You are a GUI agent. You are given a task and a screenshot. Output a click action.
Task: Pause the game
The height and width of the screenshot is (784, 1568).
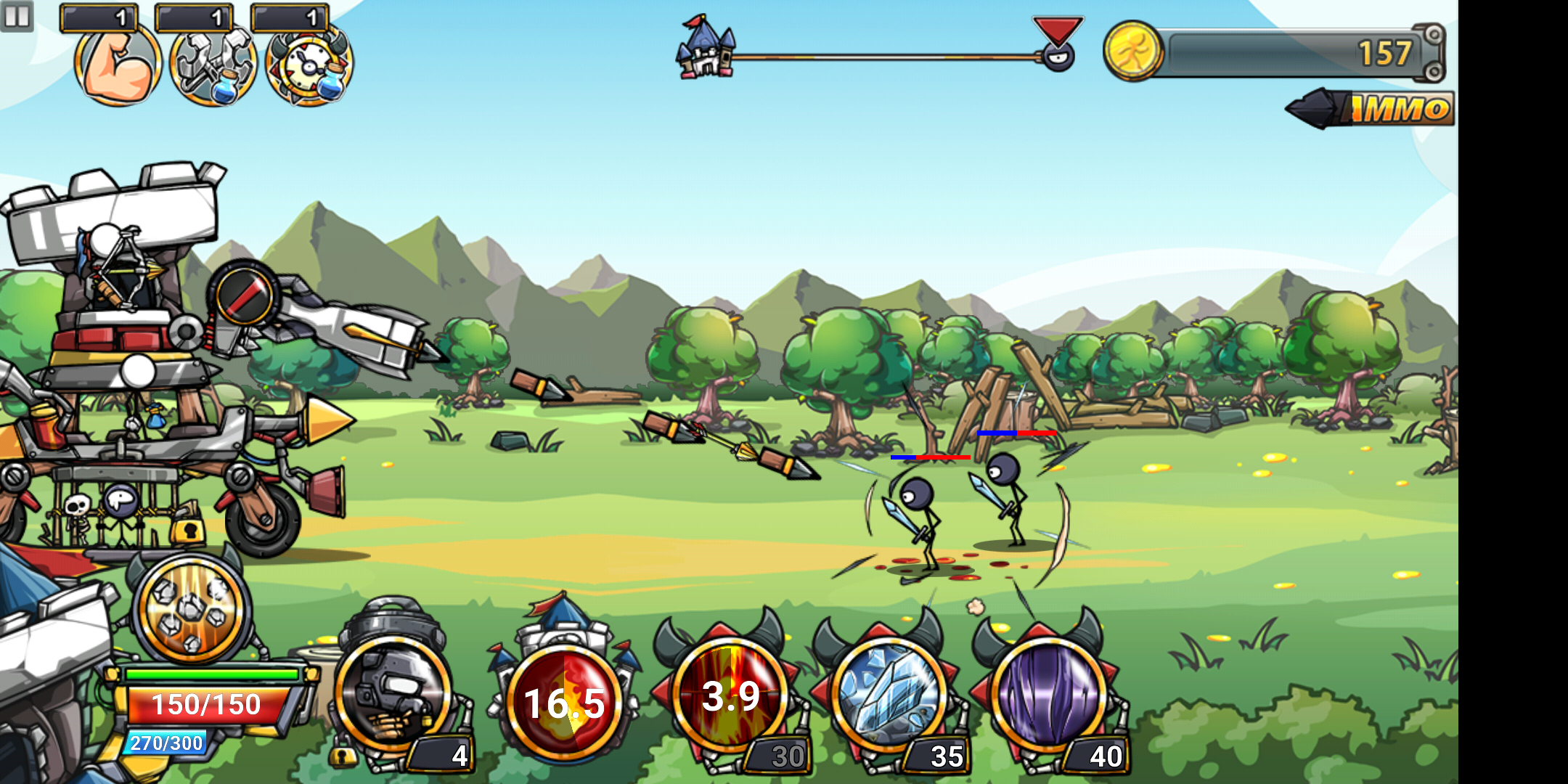(17, 16)
